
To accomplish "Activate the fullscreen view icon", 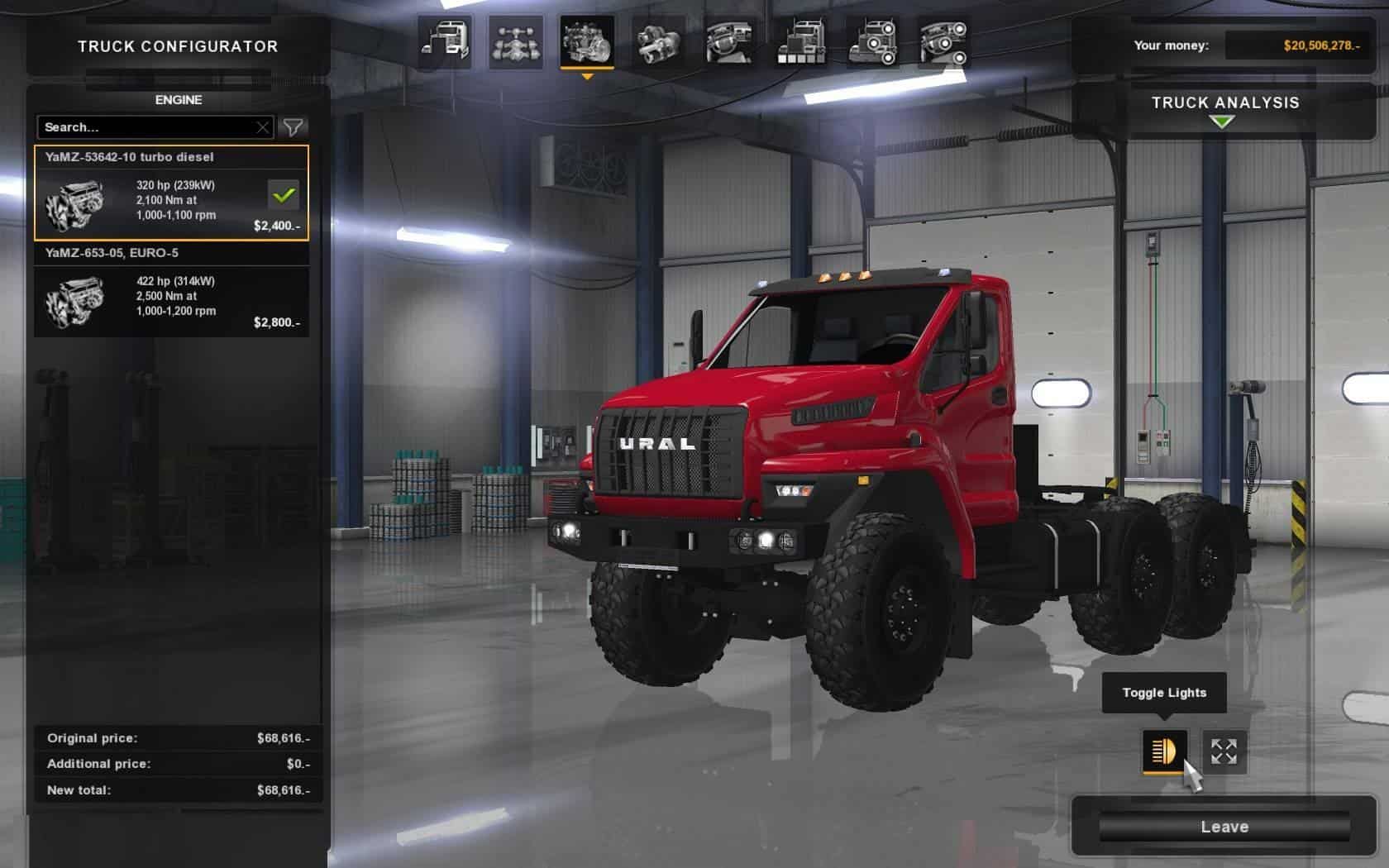I will 1224,751.
